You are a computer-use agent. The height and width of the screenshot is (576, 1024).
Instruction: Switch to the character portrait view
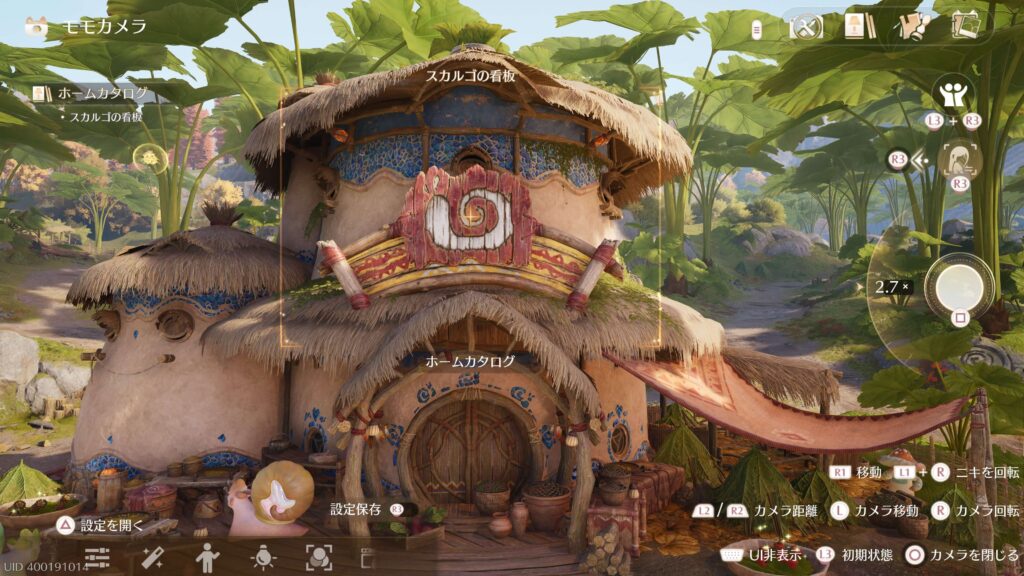(960, 158)
